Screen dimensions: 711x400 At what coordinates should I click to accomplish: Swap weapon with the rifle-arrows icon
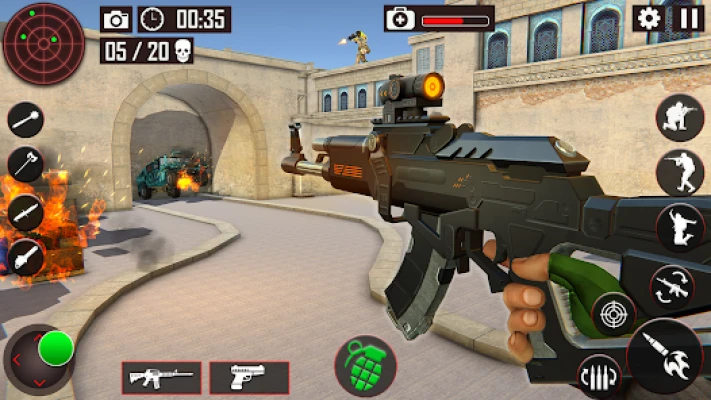pyautogui.click(x=672, y=288)
